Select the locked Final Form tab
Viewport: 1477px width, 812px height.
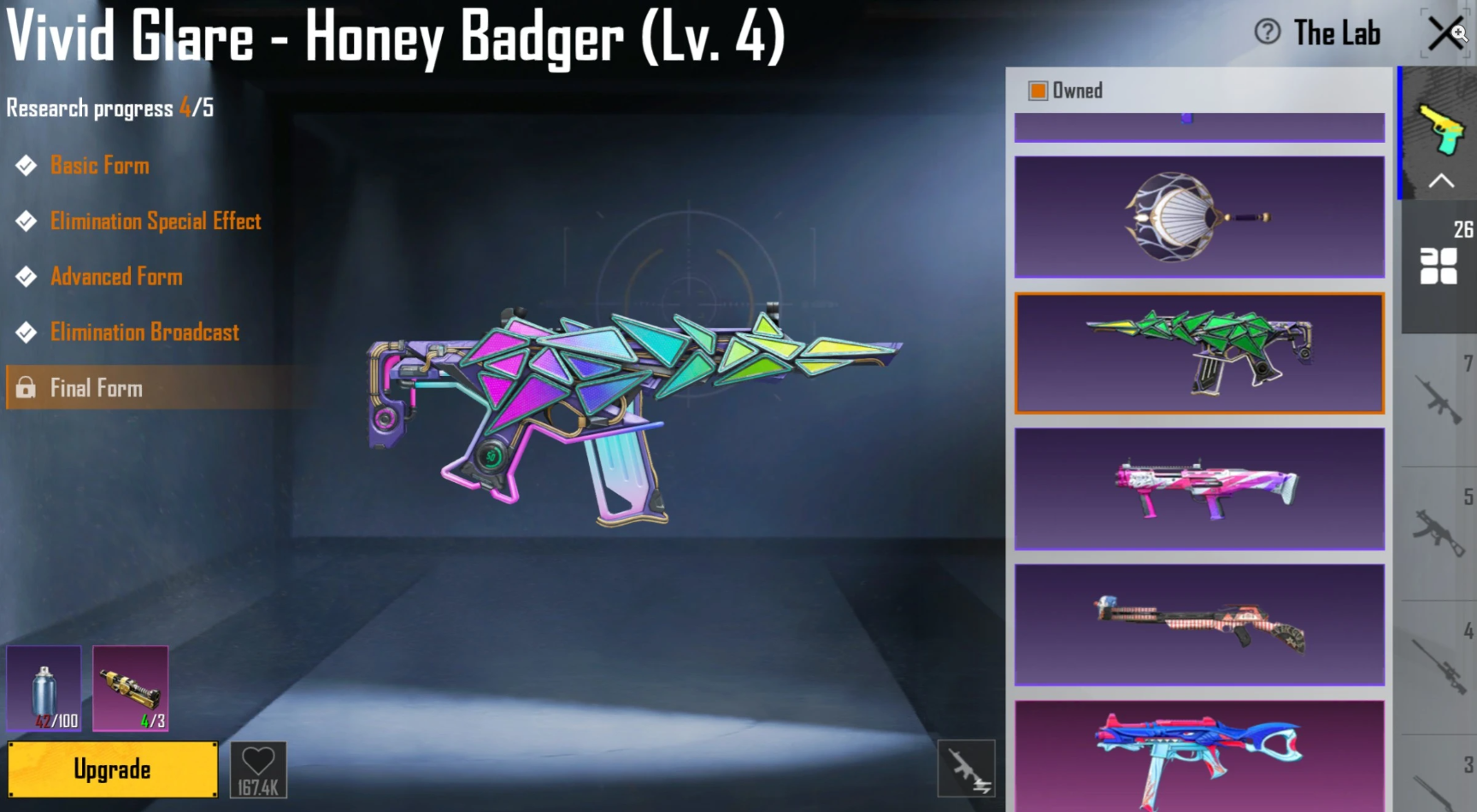pyautogui.click(x=96, y=387)
